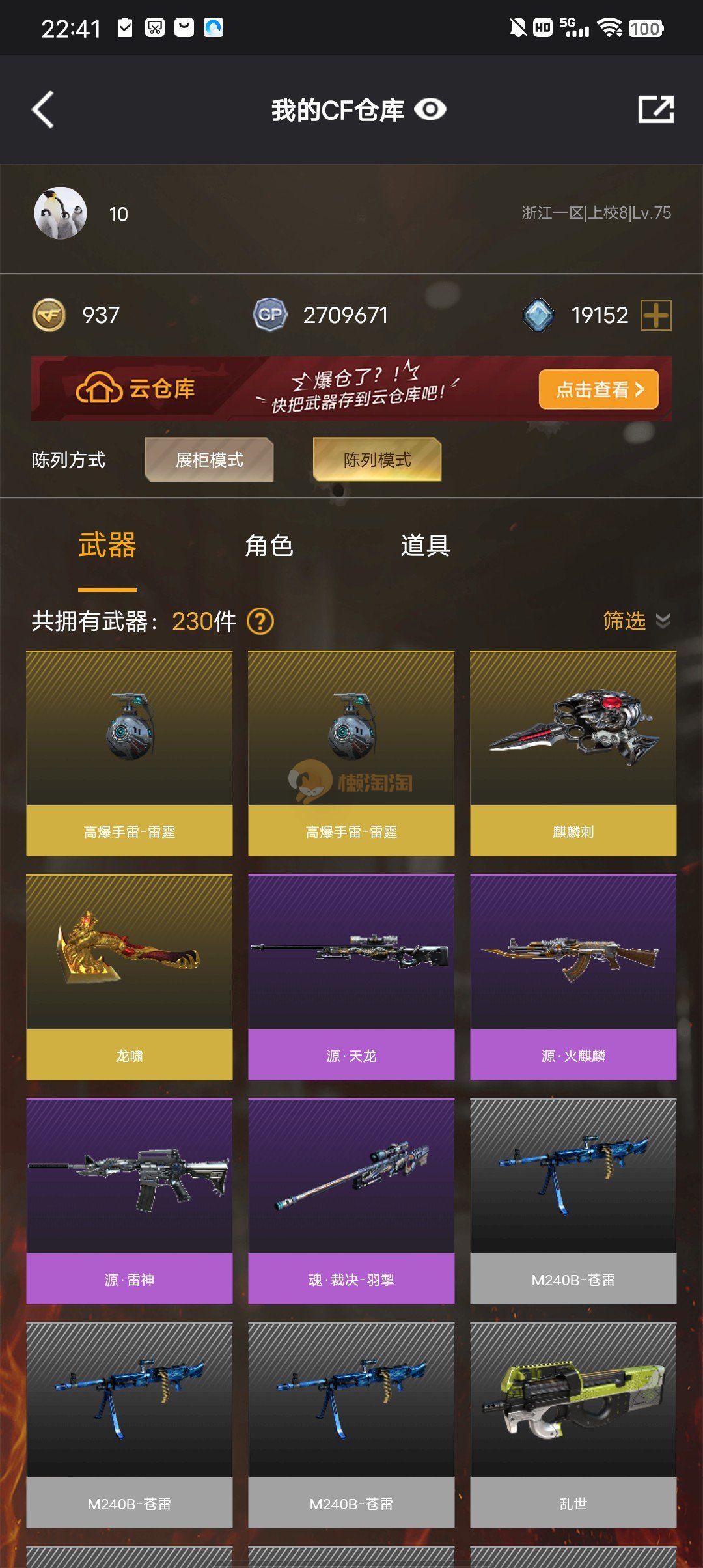Tap 点击查看 on the cloud warehouse banner

click(x=598, y=389)
